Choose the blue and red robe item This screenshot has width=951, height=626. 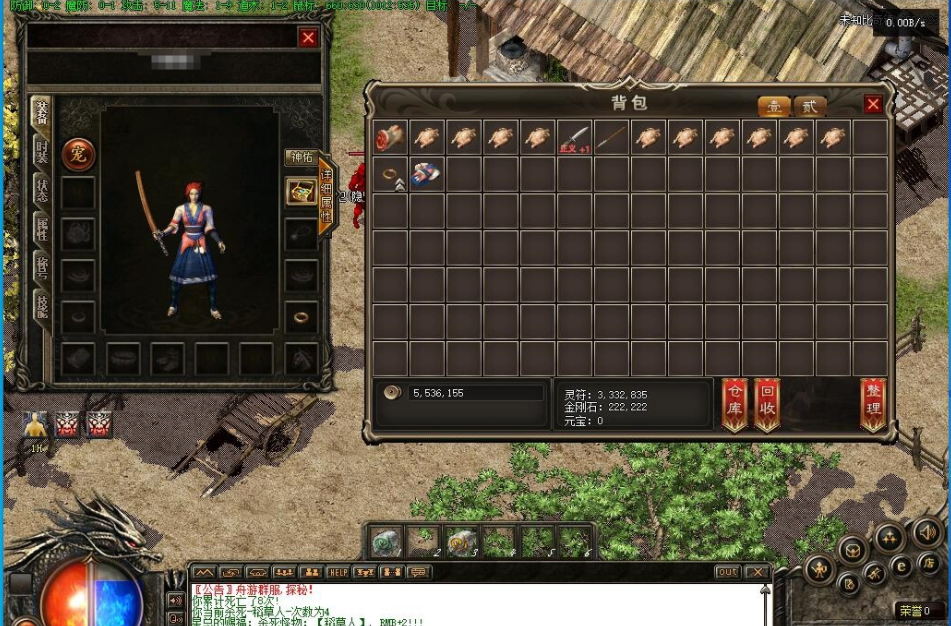427,174
